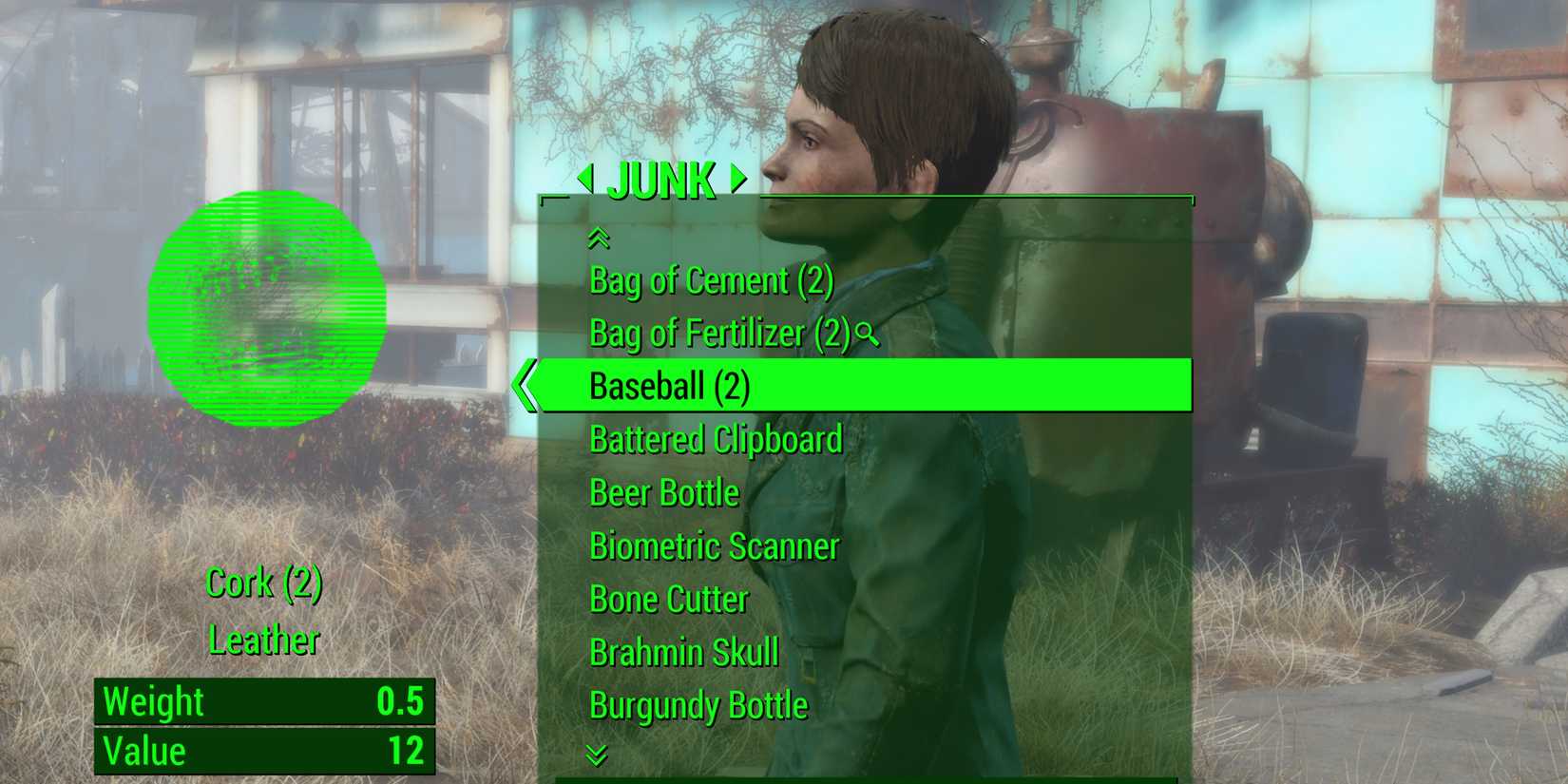Select the Battered Clipboard entry
Viewport: 1568px width, 784px height.
(715, 439)
